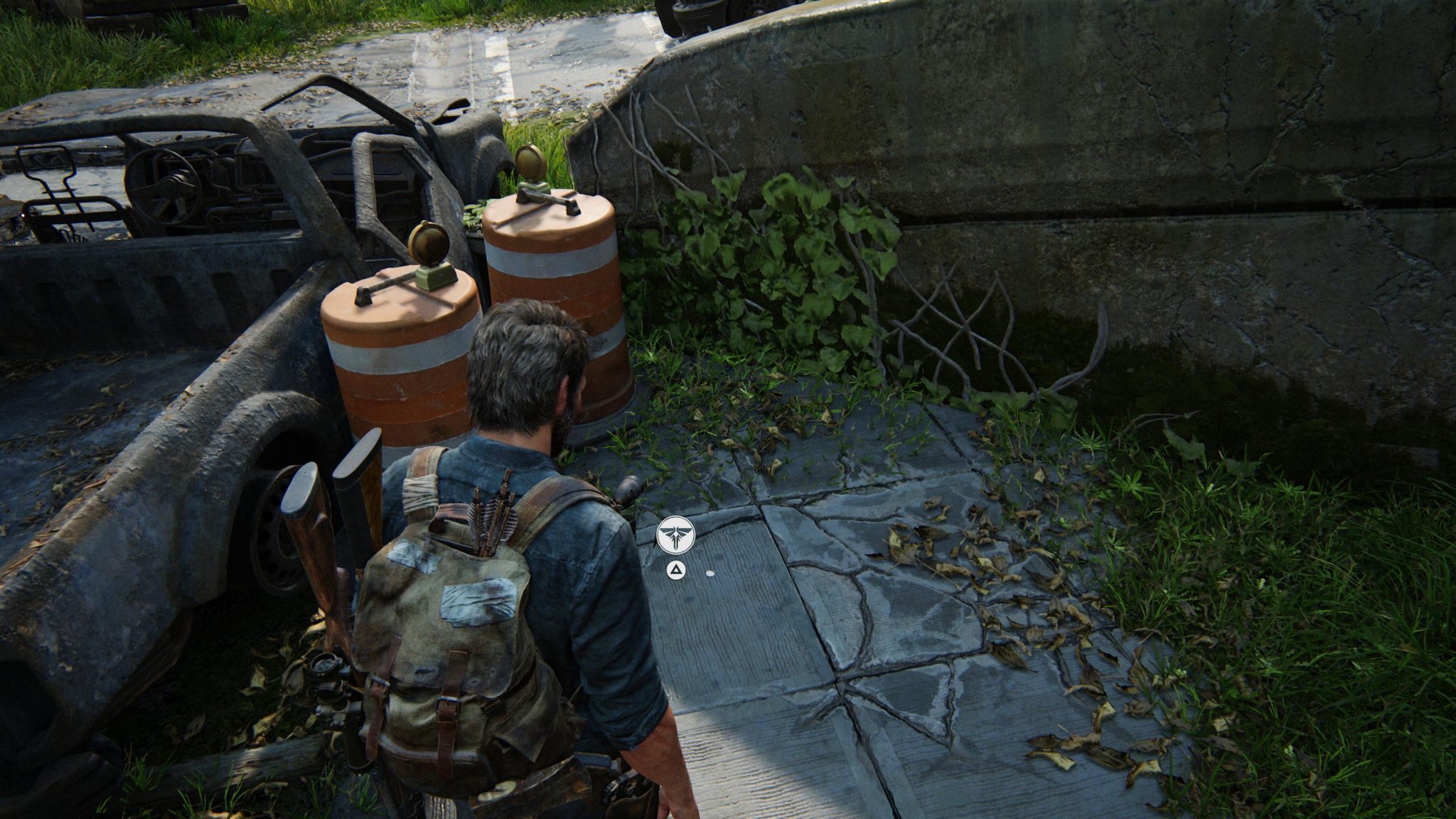Select the Firefly pendant lying on the concrete
This screenshot has width=1456, height=819.
point(710,574)
